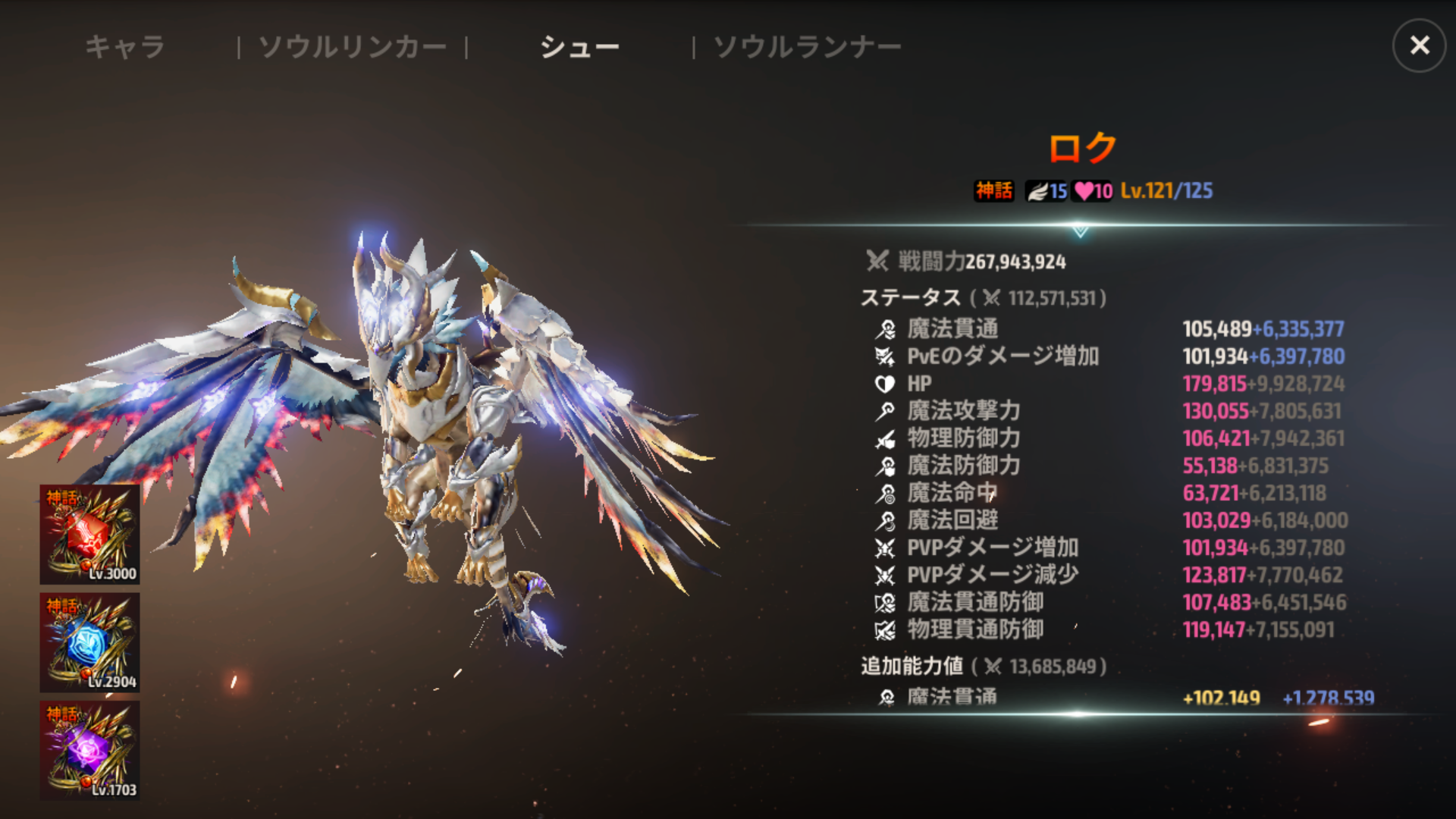Collapse the stats panel using the arrow marker
This screenshot has height=819, width=1456.
1080,231
